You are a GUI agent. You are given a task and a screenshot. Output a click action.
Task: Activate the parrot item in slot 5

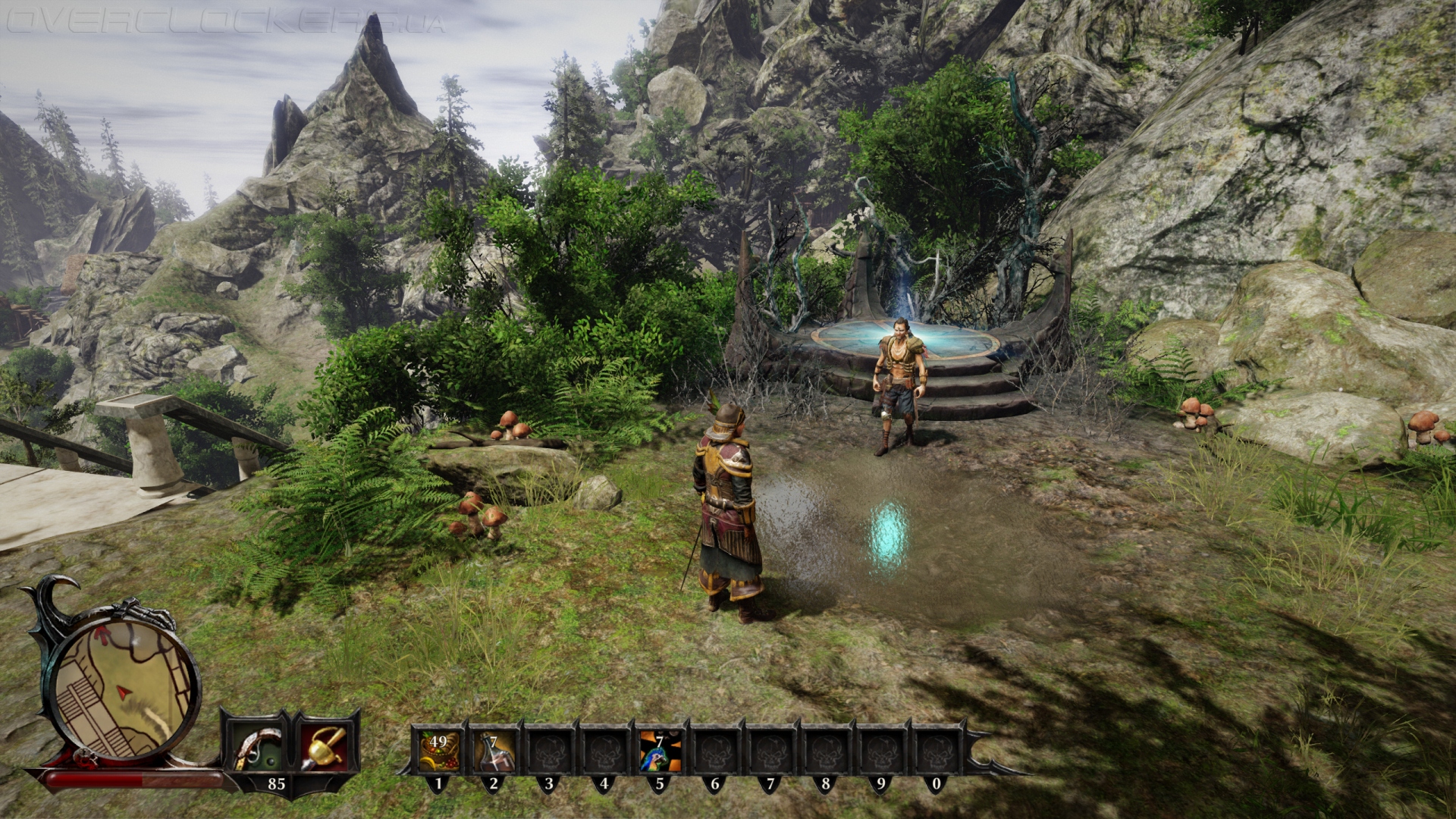click(659, 750)
